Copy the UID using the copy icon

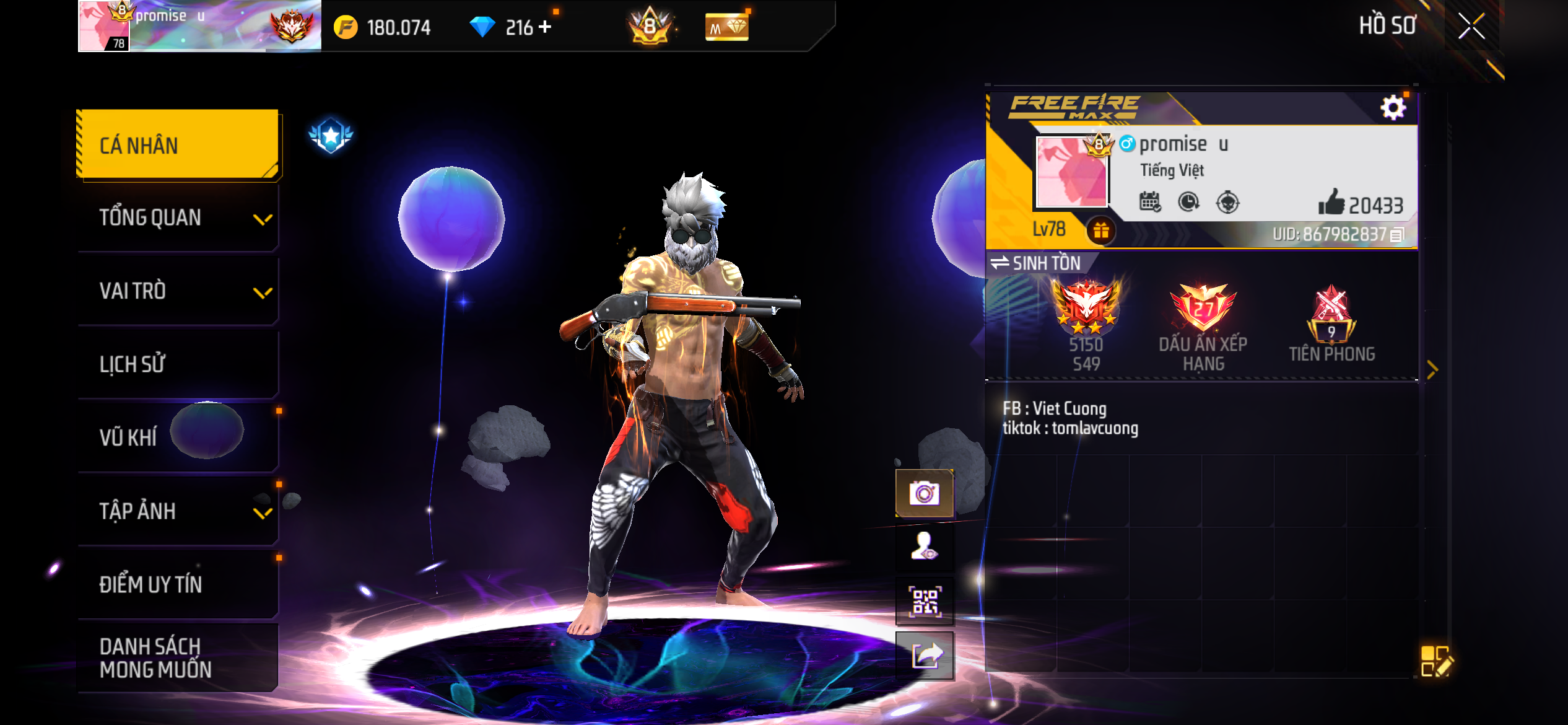point(1397,235)
